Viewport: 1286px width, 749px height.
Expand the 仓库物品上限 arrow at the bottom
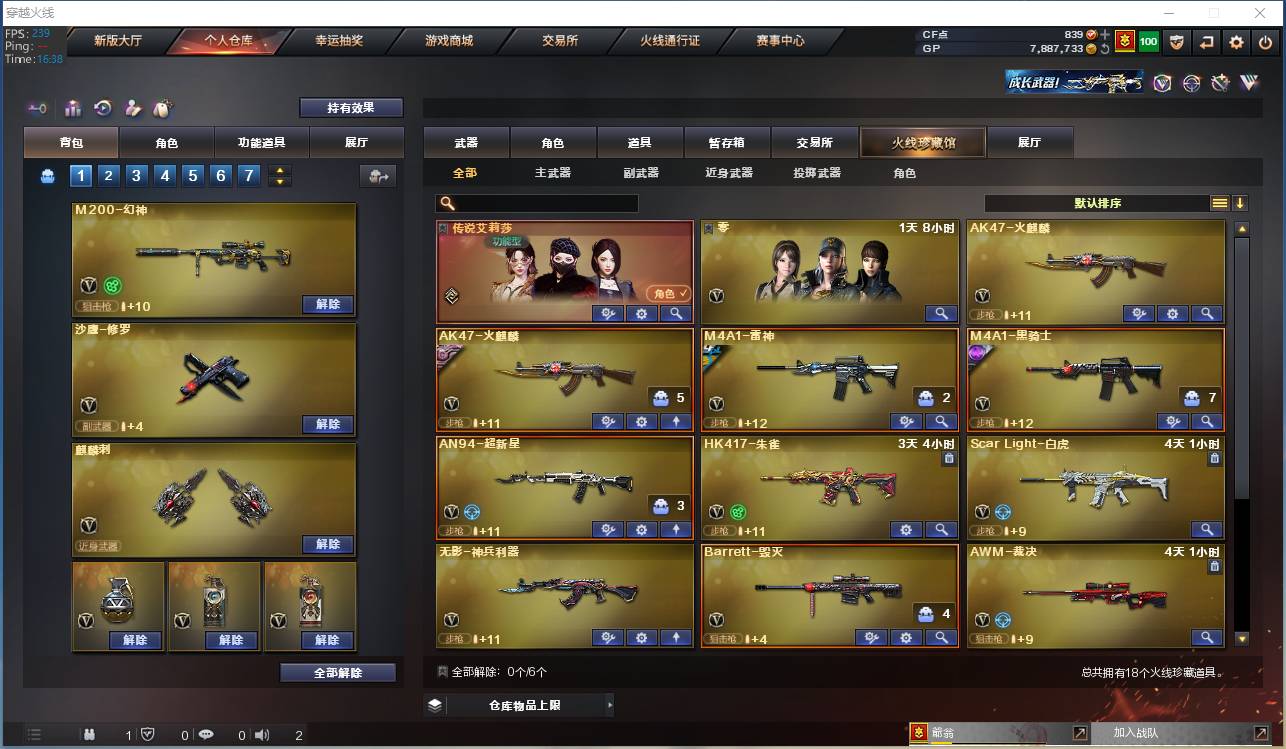pos(611,704)
